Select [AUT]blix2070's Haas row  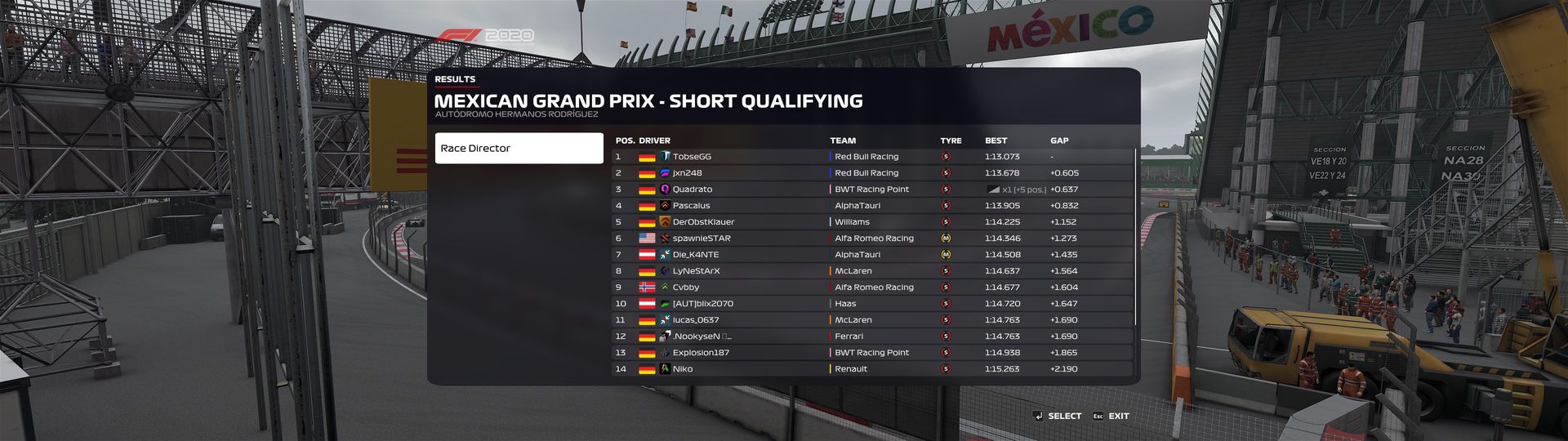(x=871, y=304)
